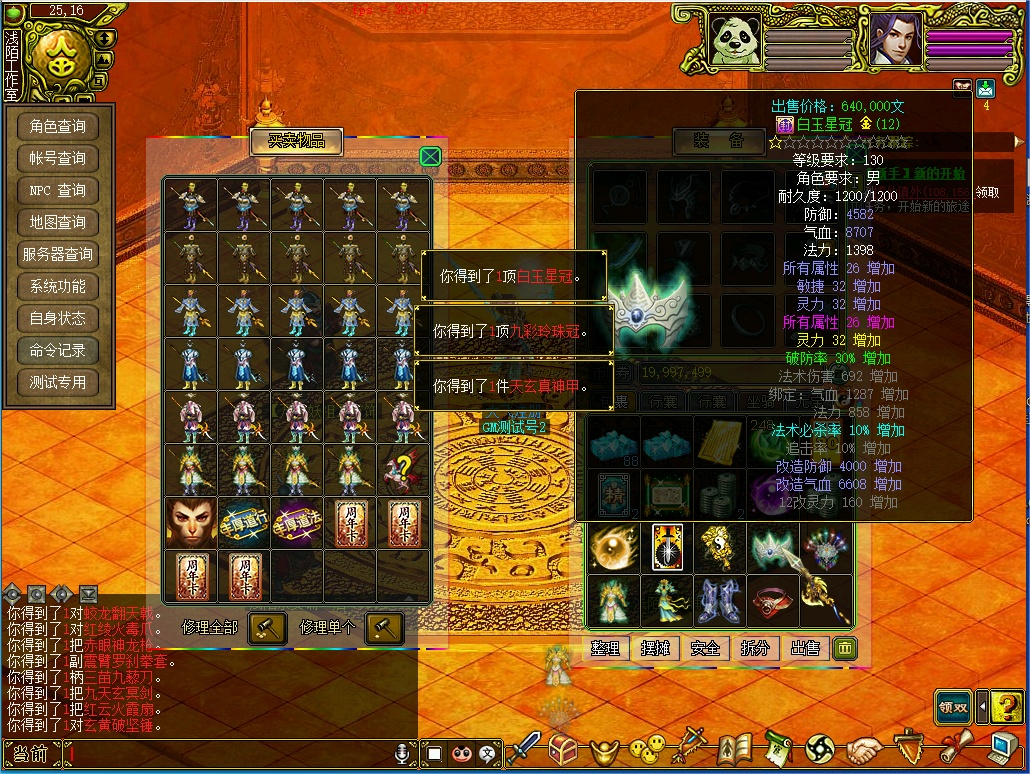The width and height of the screenshot is (1030, 774).
Task: Open the 测试专用 test-only menu
Action: point(57,383)
